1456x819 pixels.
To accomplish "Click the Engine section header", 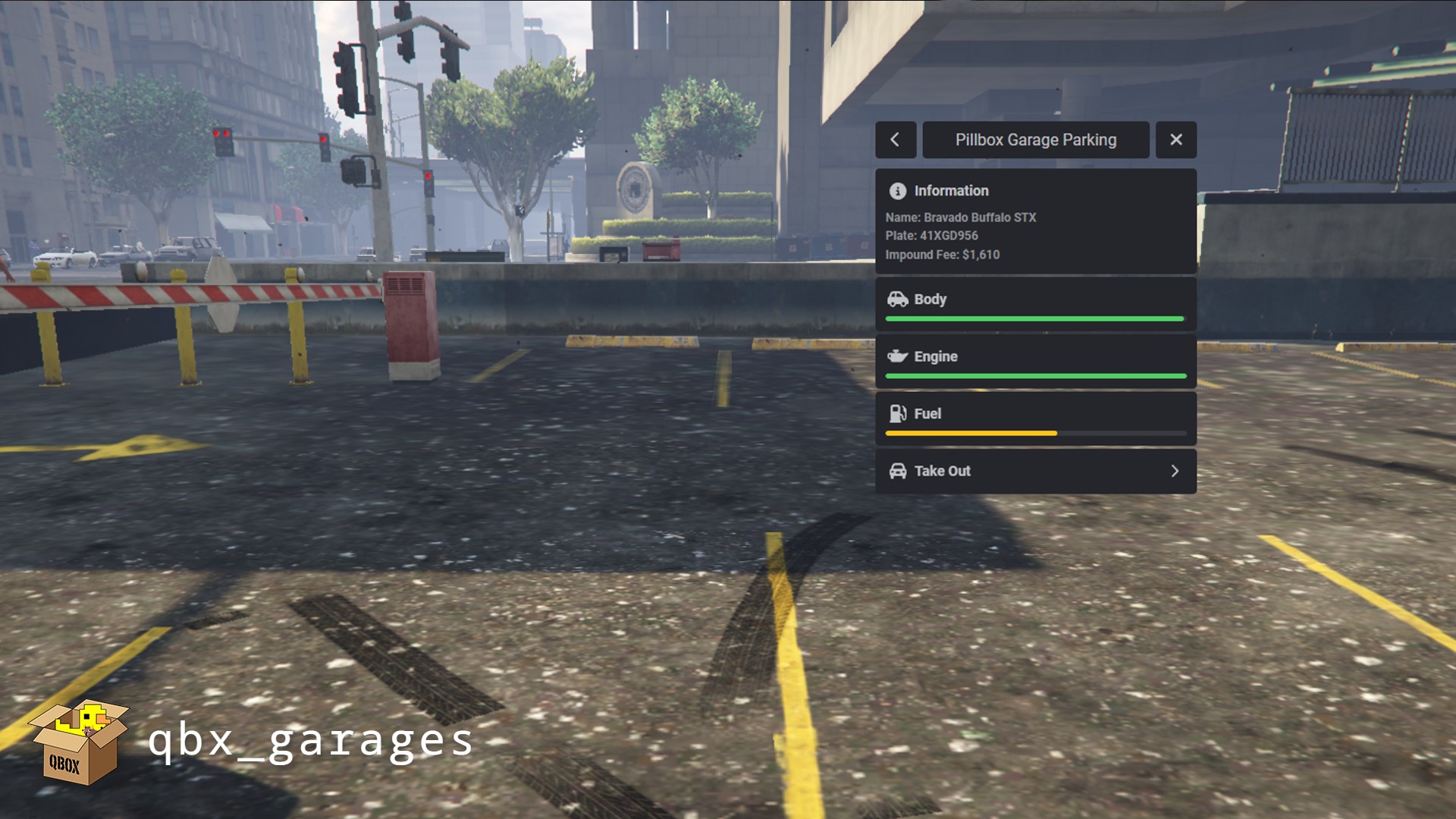I will click(934, 356).
